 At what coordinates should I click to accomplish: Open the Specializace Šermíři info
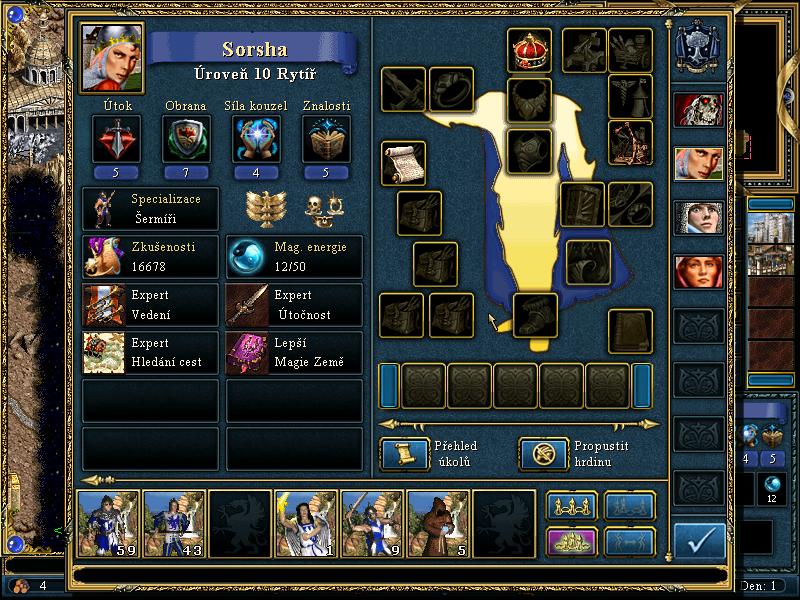(x=150, y=208)
